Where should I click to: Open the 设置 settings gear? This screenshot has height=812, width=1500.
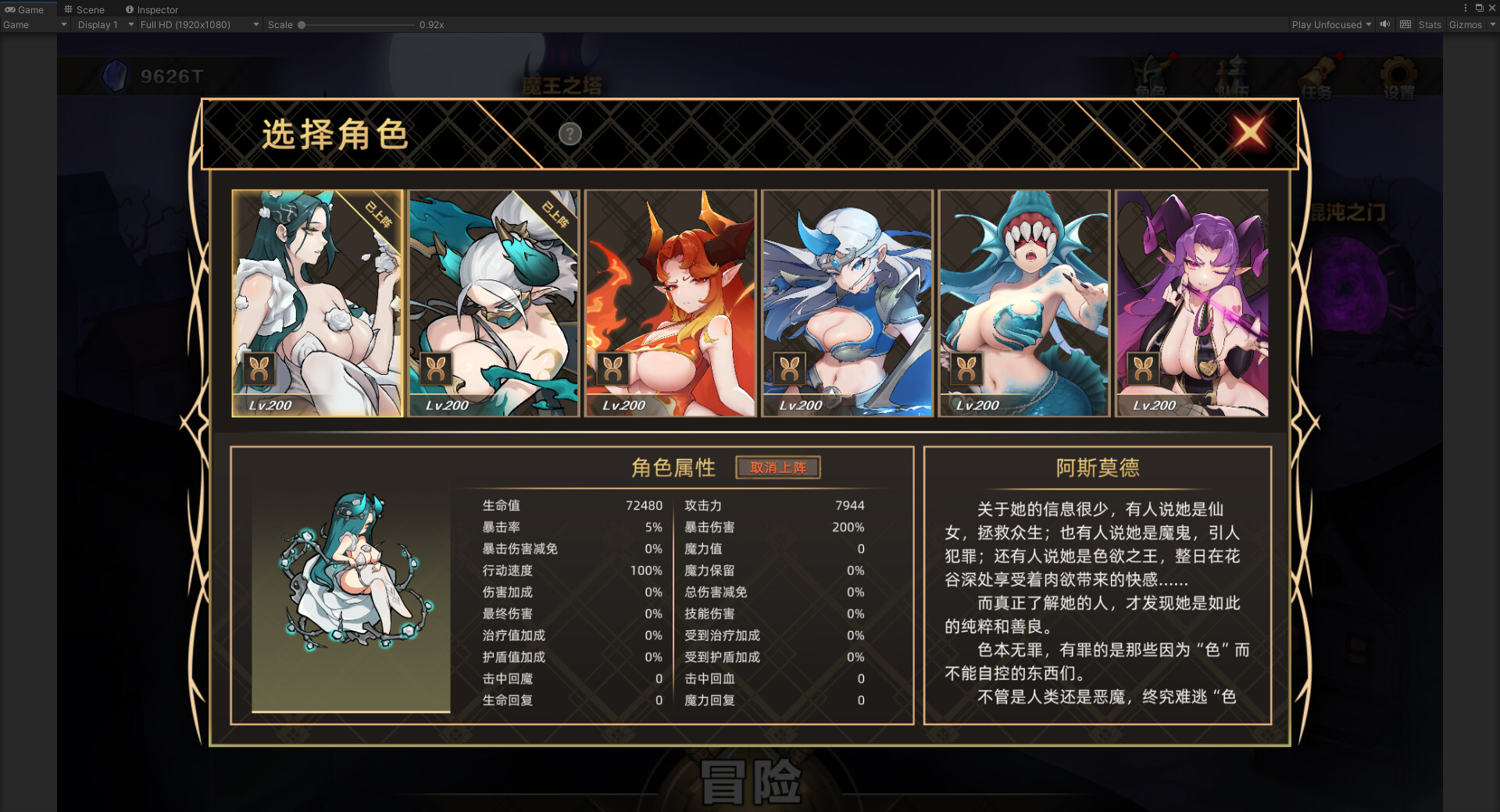1398,73
